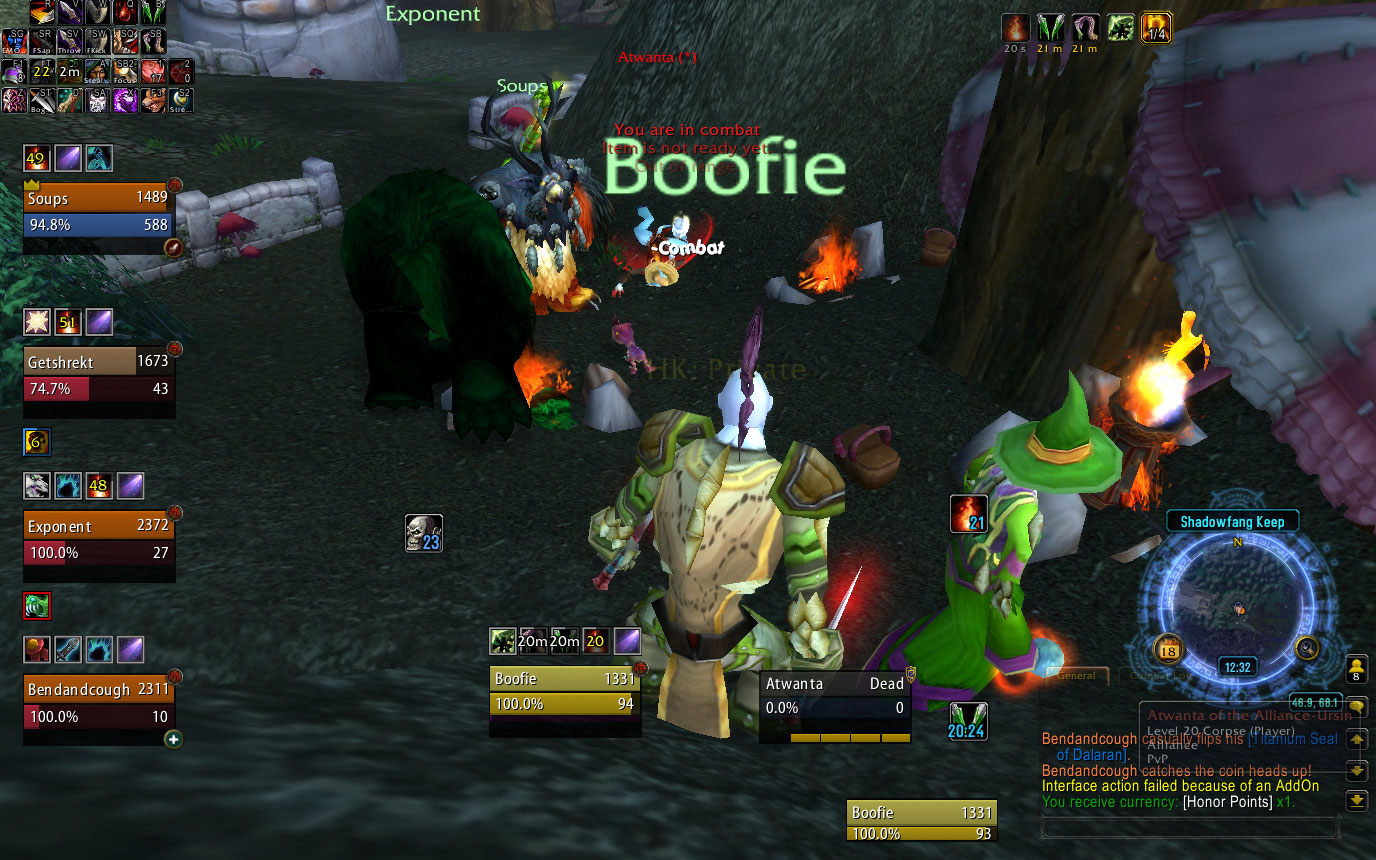The width and height of the screenshot is (1376, 860).
Task: Click Bendandcough's party unit frame
Action: coord(98,703)
